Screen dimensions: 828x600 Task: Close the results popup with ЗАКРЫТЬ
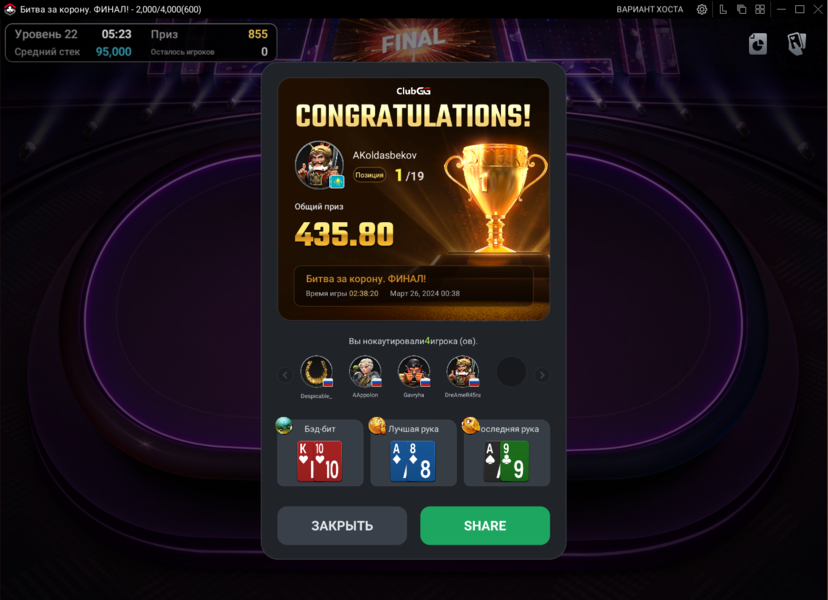(x=342, y=525)
